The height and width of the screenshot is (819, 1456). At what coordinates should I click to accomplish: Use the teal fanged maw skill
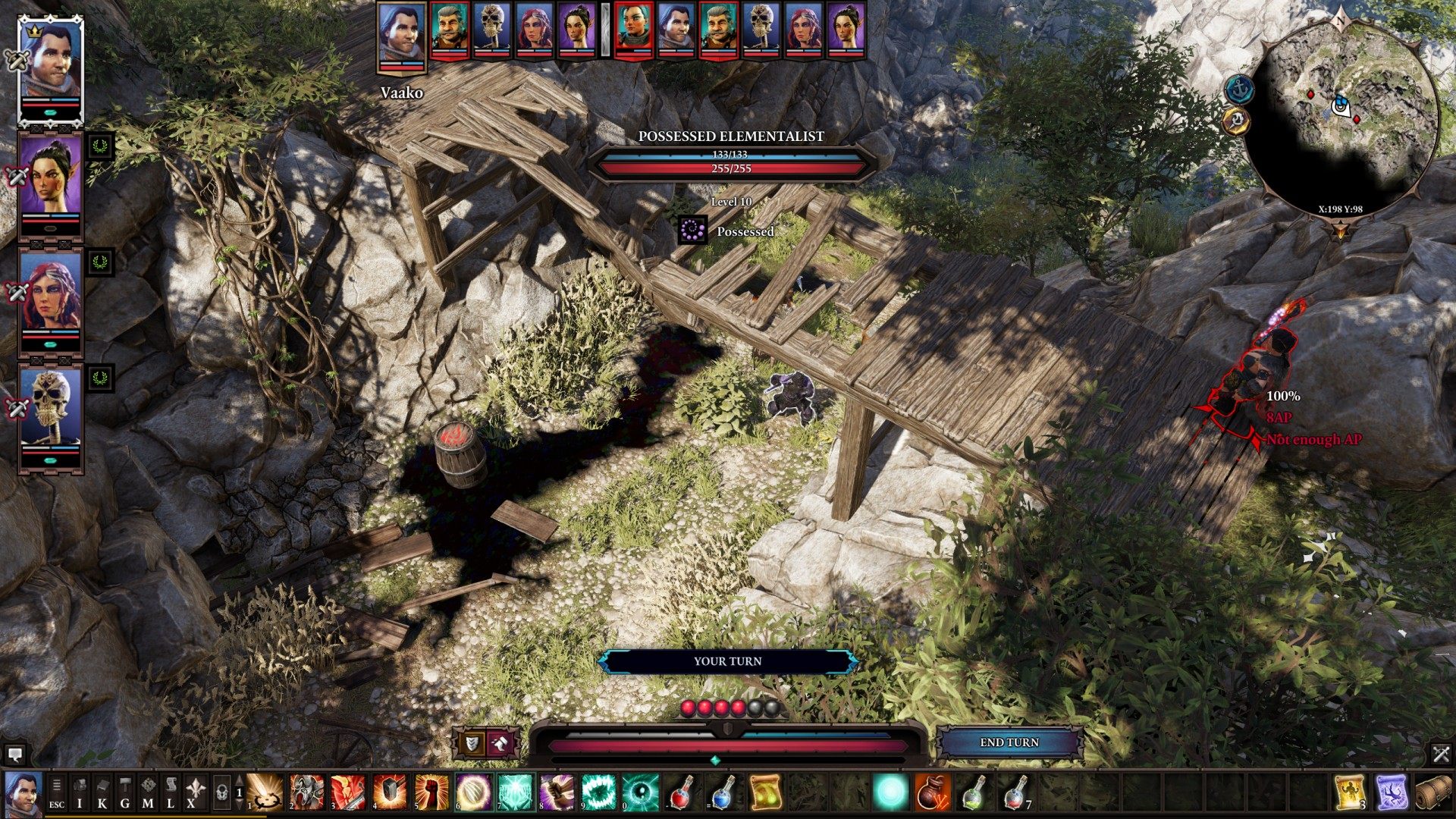coord(598,792)
